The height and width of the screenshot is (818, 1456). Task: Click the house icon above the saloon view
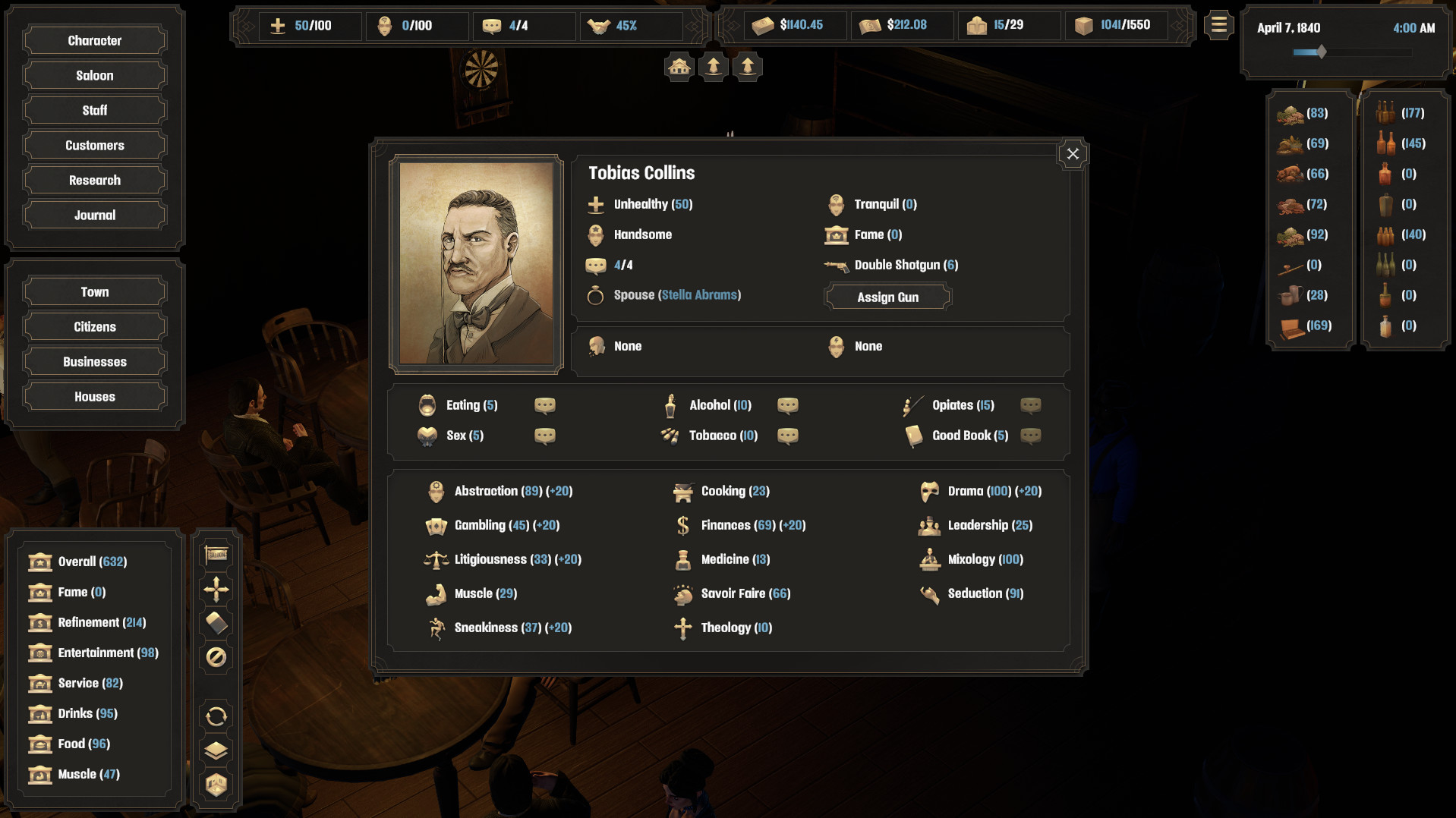[678, 66]
